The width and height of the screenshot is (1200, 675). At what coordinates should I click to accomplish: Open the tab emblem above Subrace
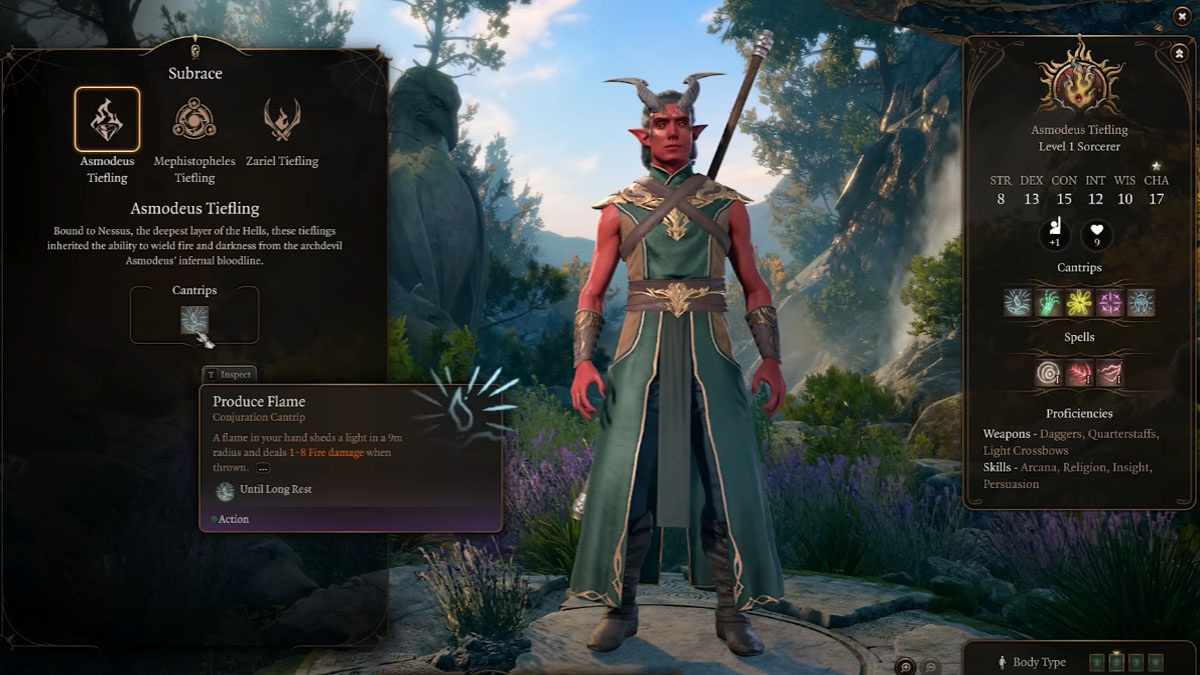[x=194, y=49]
